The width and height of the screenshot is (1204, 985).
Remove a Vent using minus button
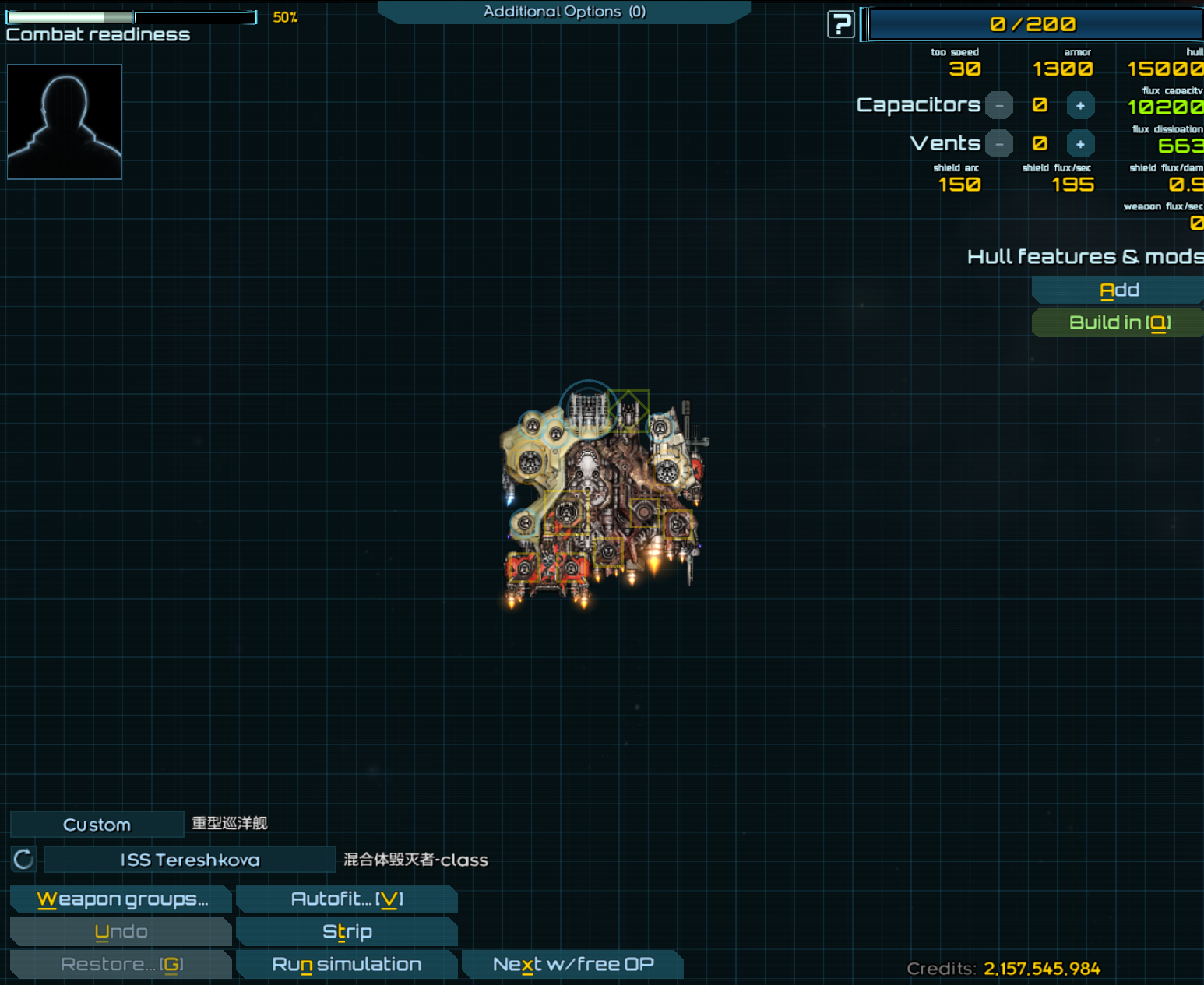(999, 144)
